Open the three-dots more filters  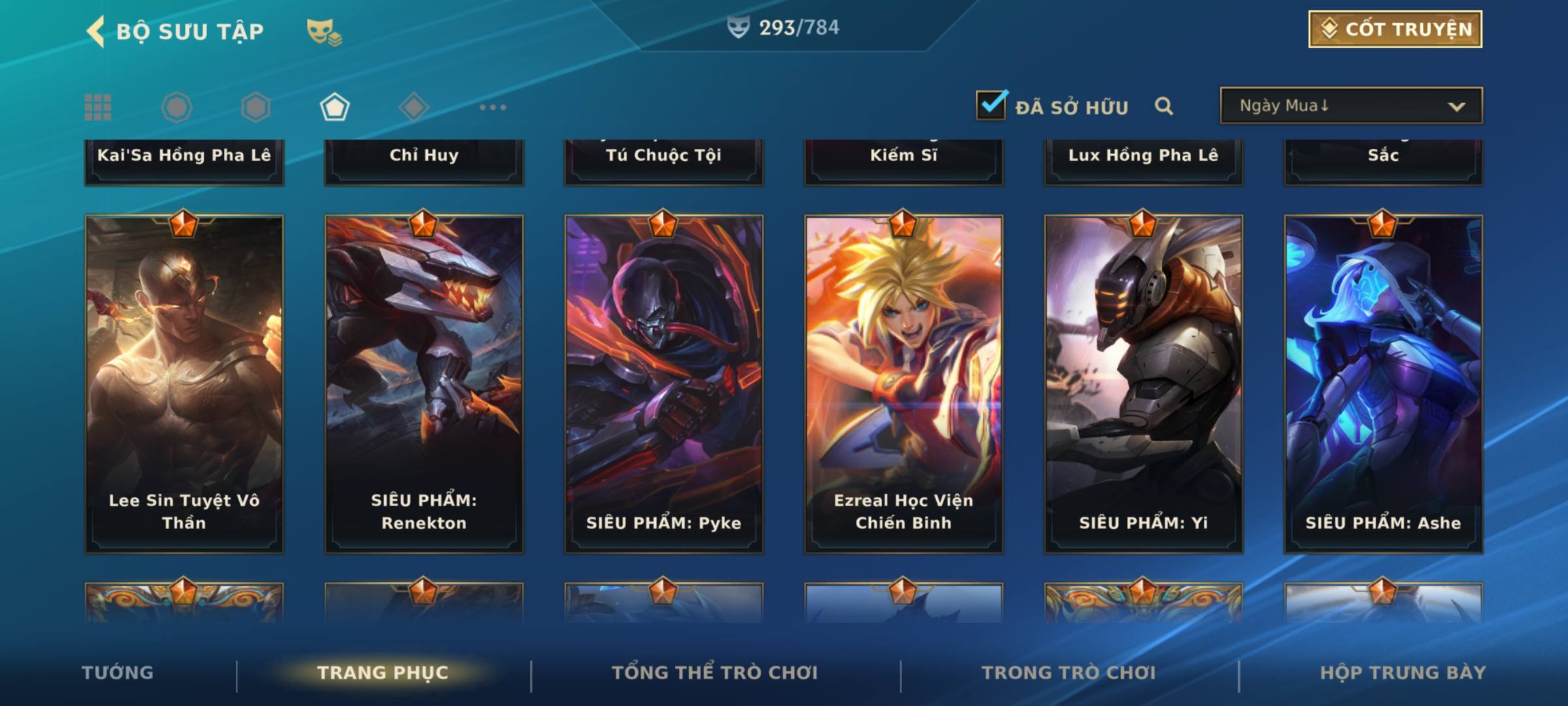(x=493, y=107)
